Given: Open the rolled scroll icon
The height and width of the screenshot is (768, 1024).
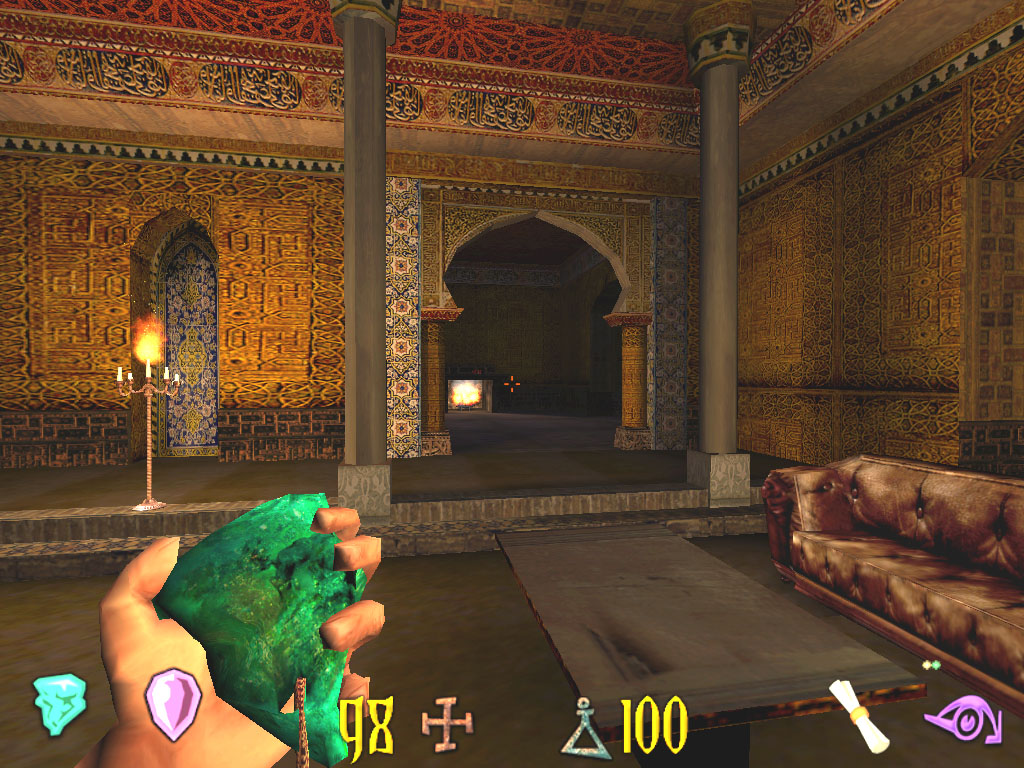Looking at the screenshot, I should point(860,715).
